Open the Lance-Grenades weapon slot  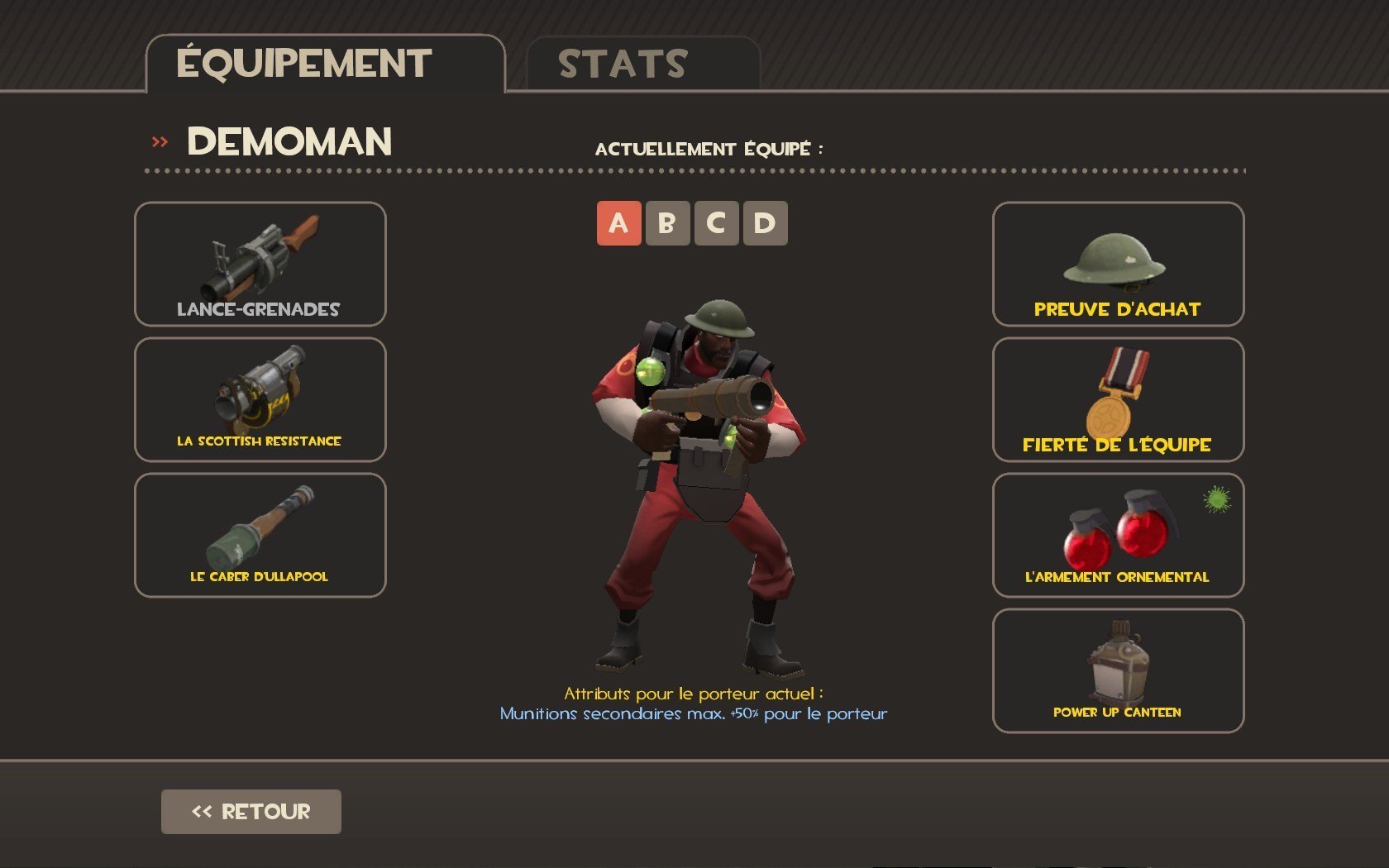pyautogui.click(x=260, y=264)
